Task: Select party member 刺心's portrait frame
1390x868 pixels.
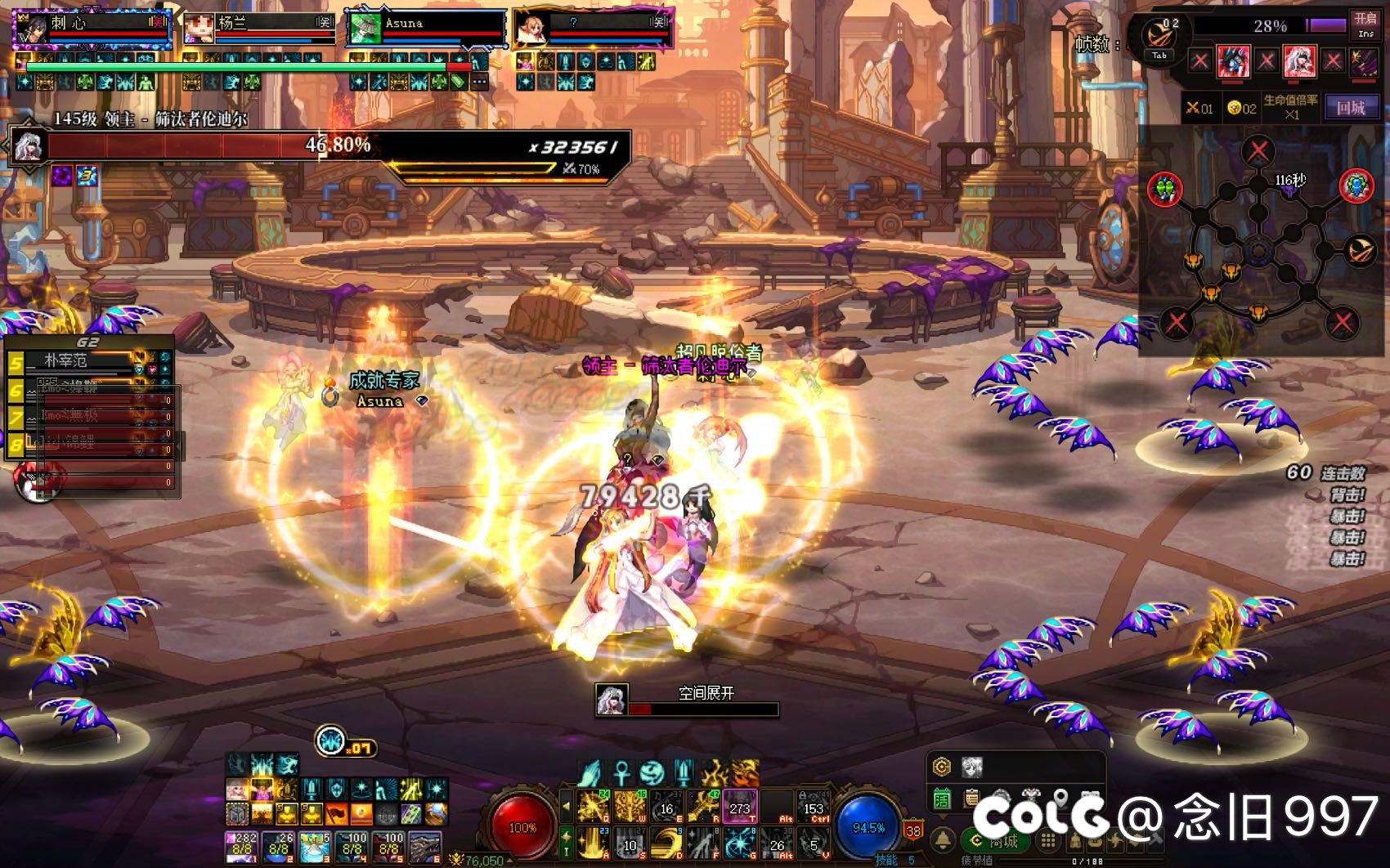Action: (x=33, y=28)
